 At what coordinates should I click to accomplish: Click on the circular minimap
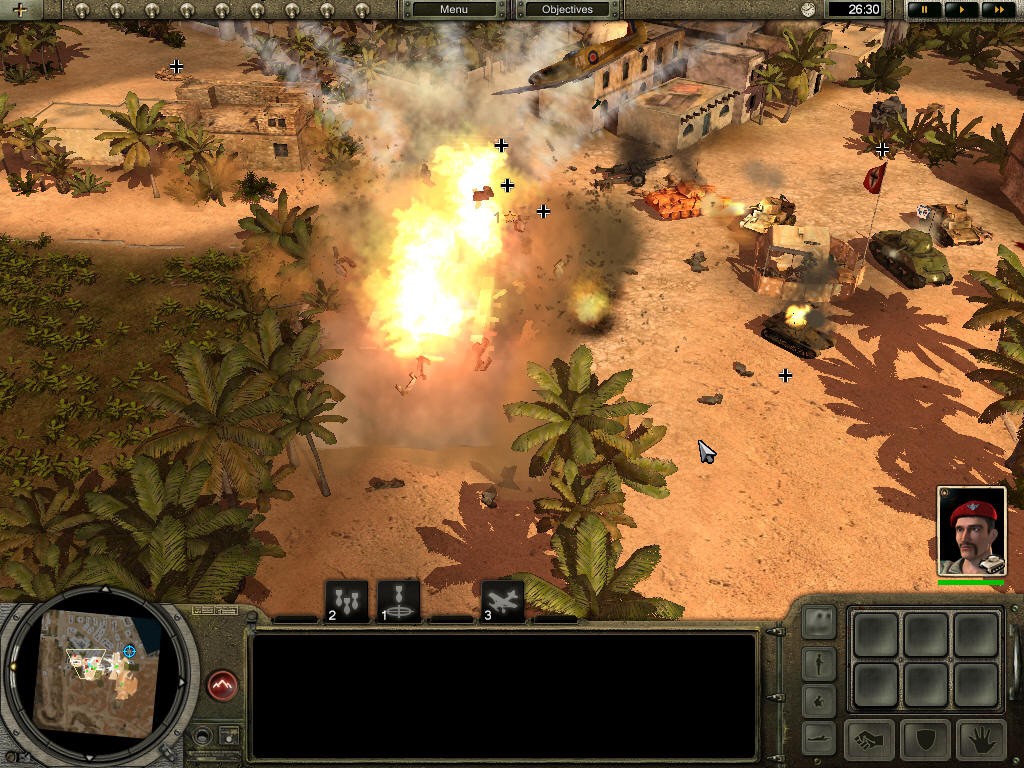95,672
